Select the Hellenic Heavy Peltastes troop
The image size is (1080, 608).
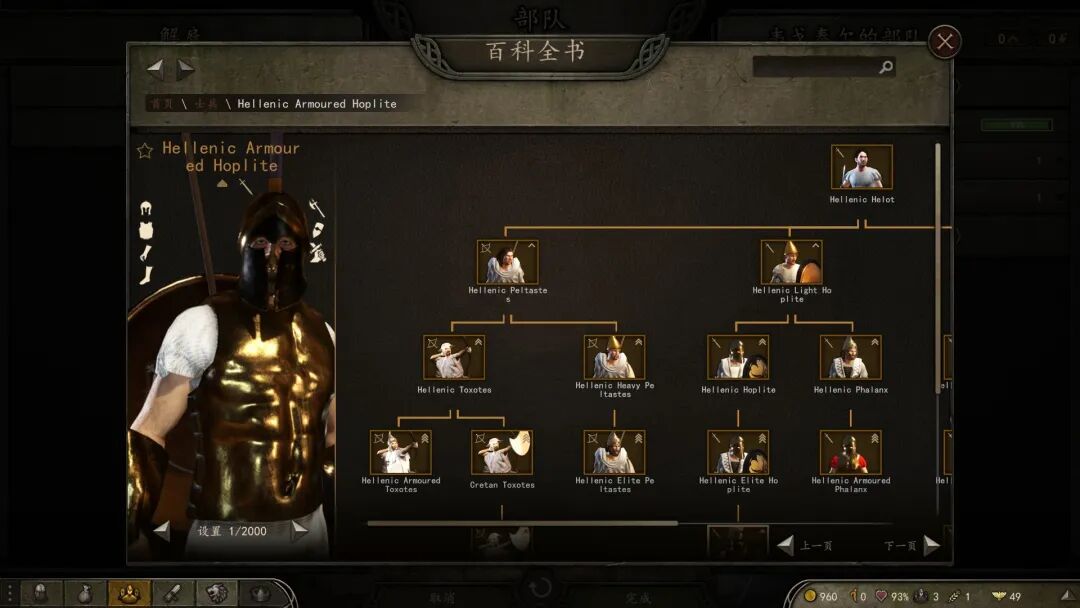coord(614,357)
